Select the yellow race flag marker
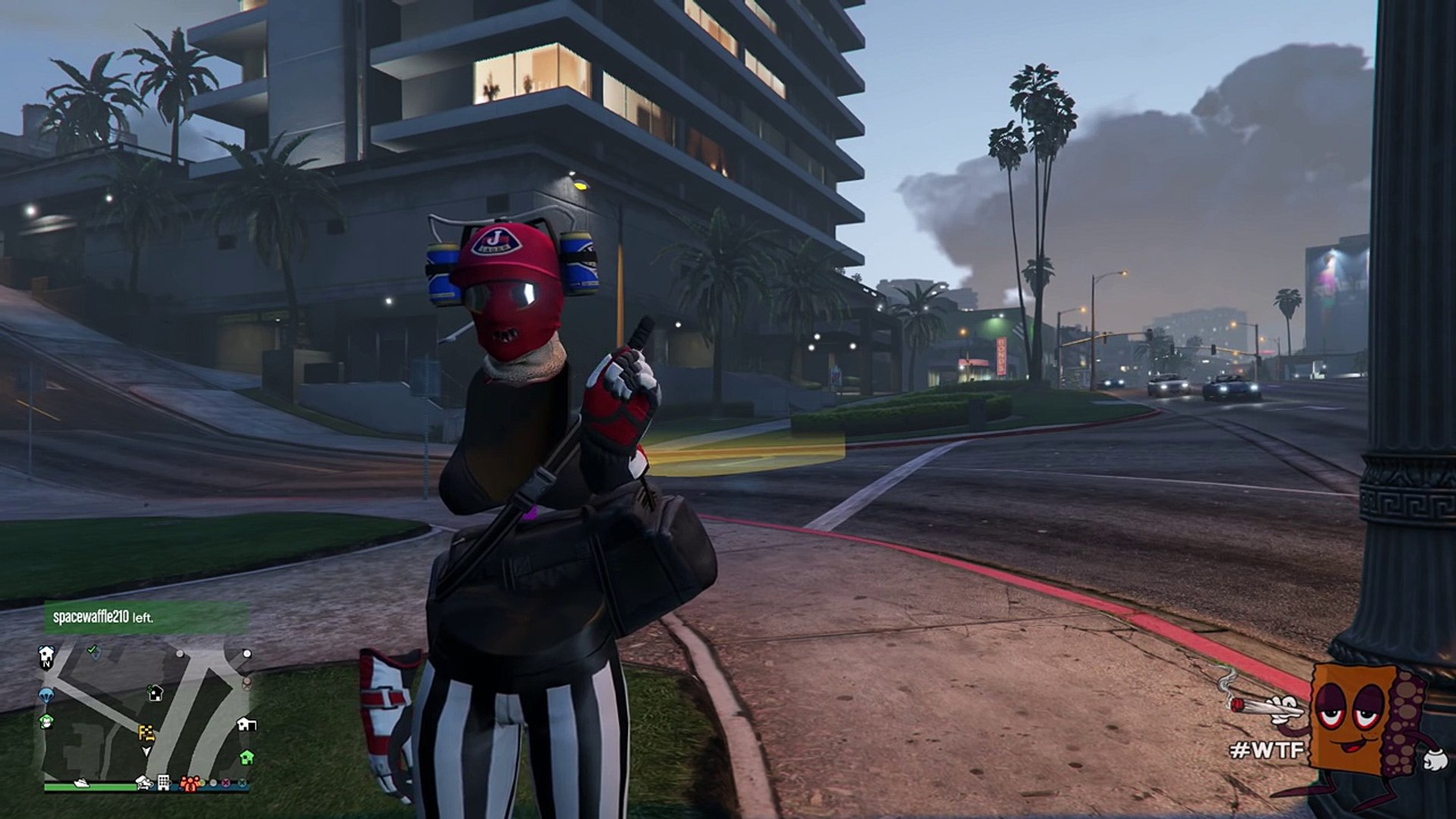Image resolution: width=1456 pixels, height=819 pixels. (146, 733)
